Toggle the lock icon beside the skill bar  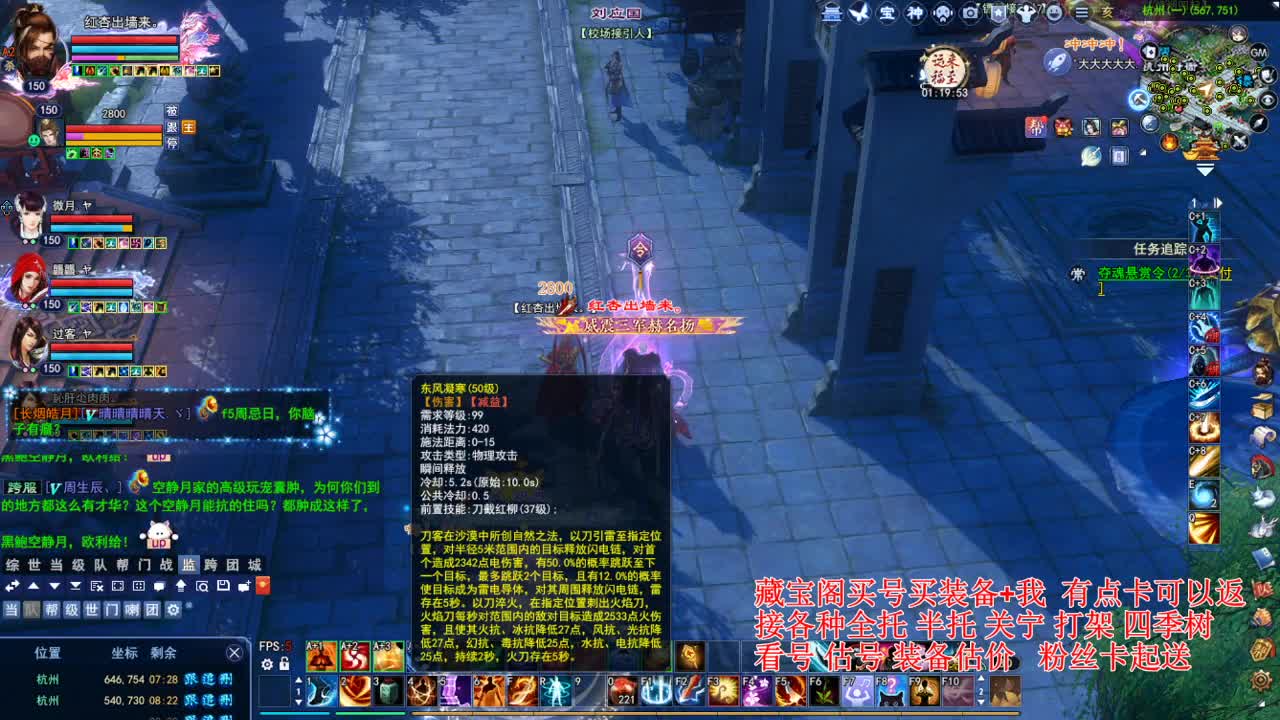[x=284, y=665]
